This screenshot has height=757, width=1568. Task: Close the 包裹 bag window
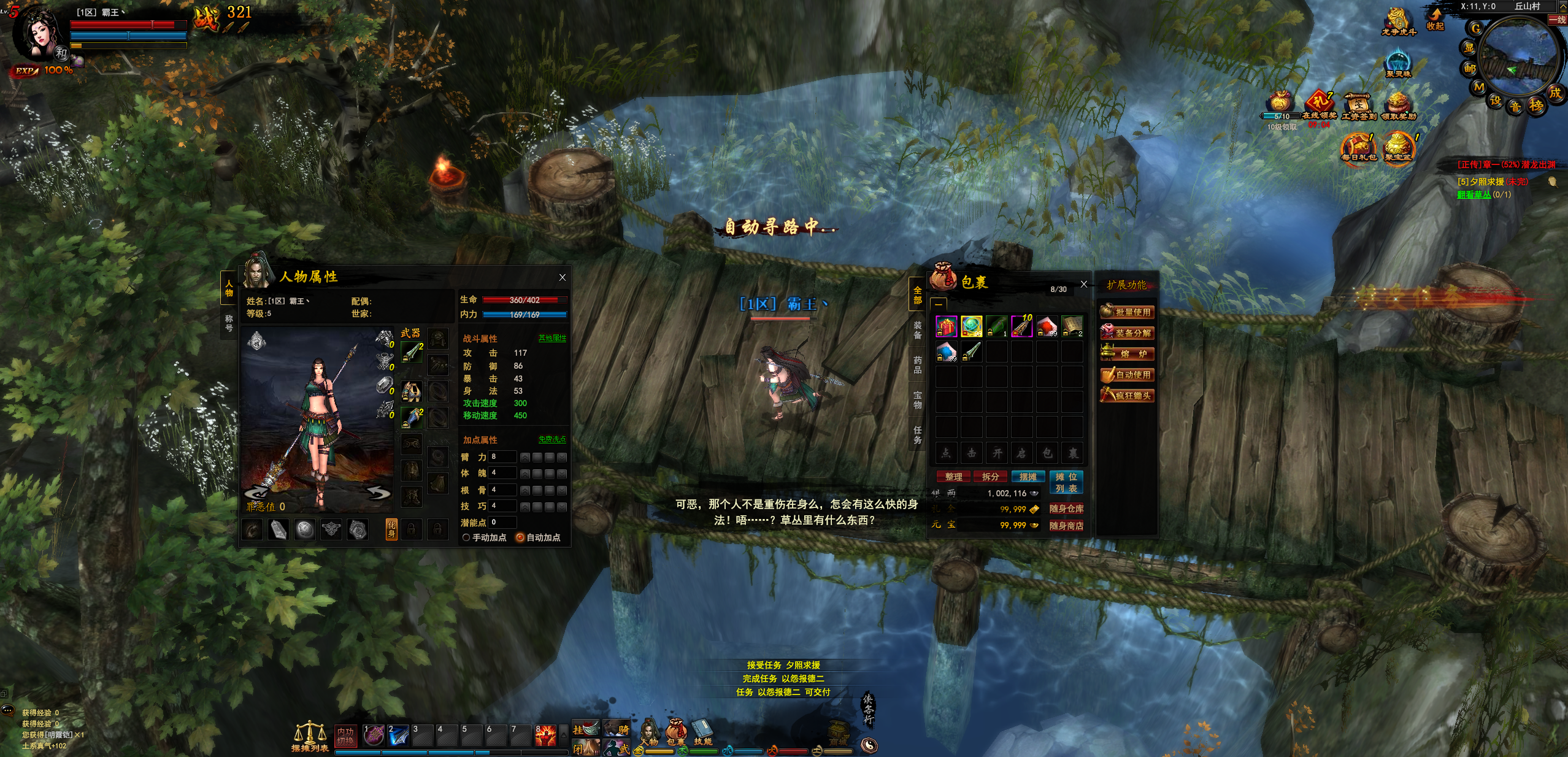click(1083, 284)
